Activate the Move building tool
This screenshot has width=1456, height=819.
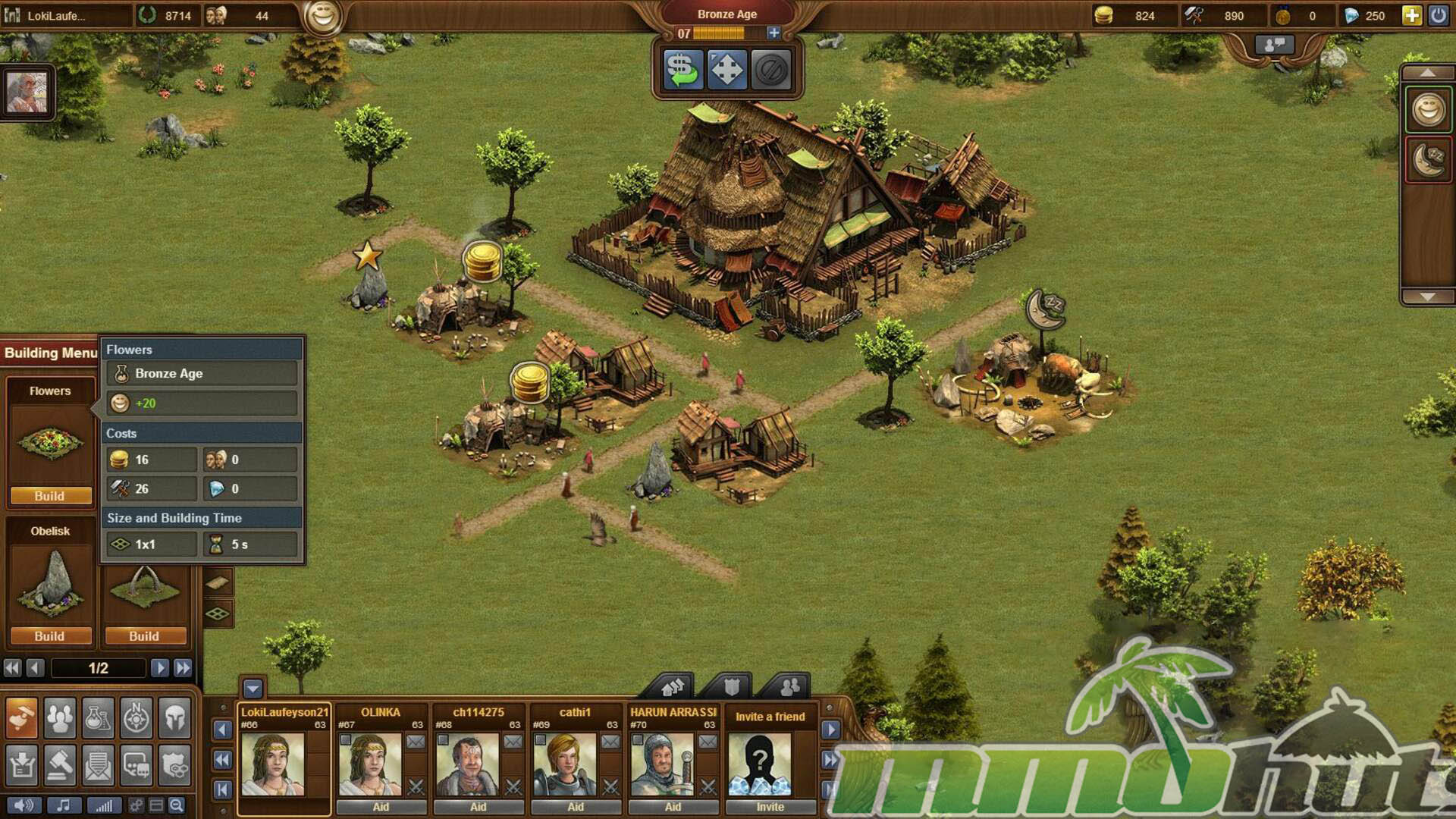[x=726, y=70]
